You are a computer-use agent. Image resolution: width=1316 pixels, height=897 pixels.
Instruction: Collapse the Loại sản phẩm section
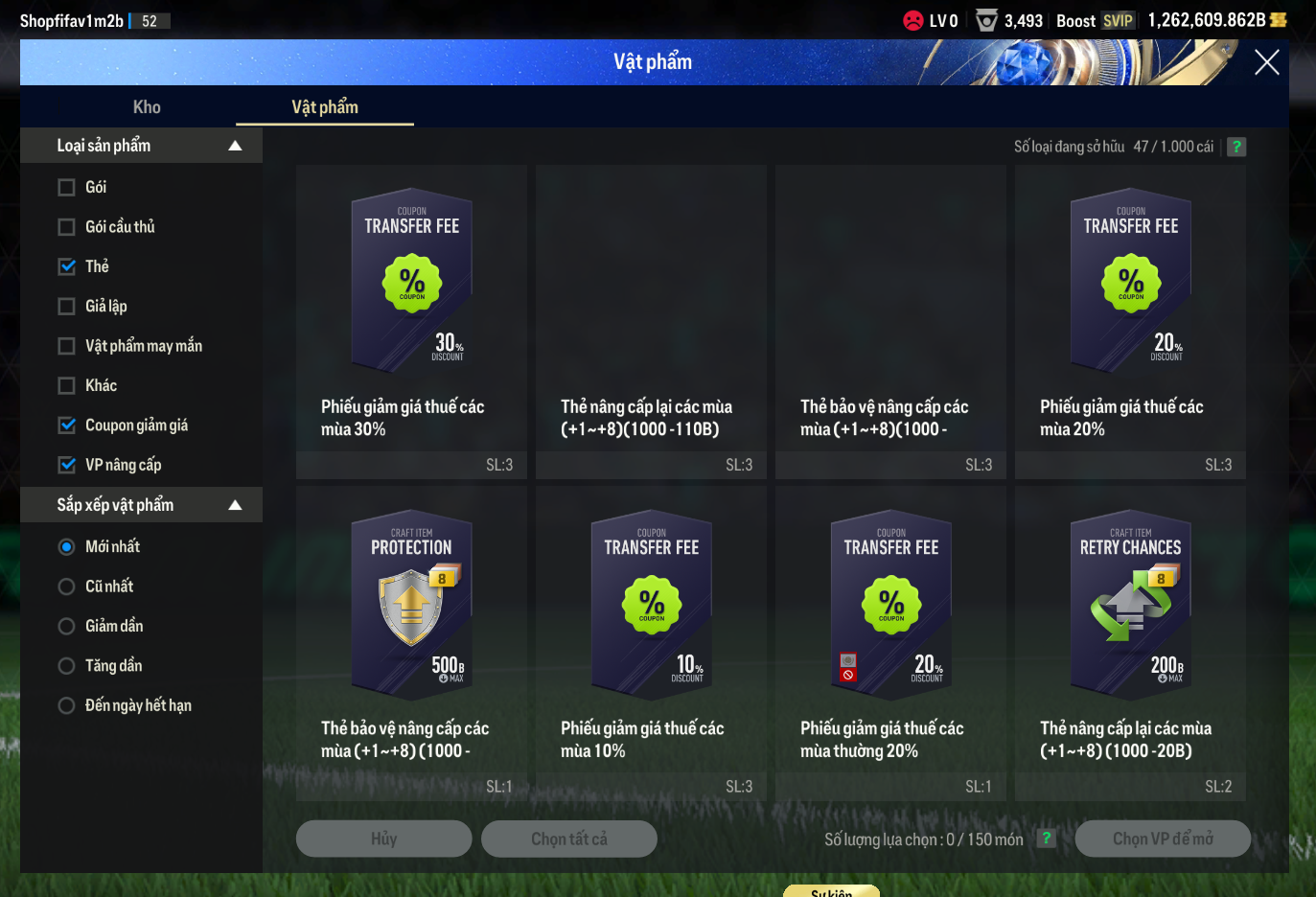(235, 146)
